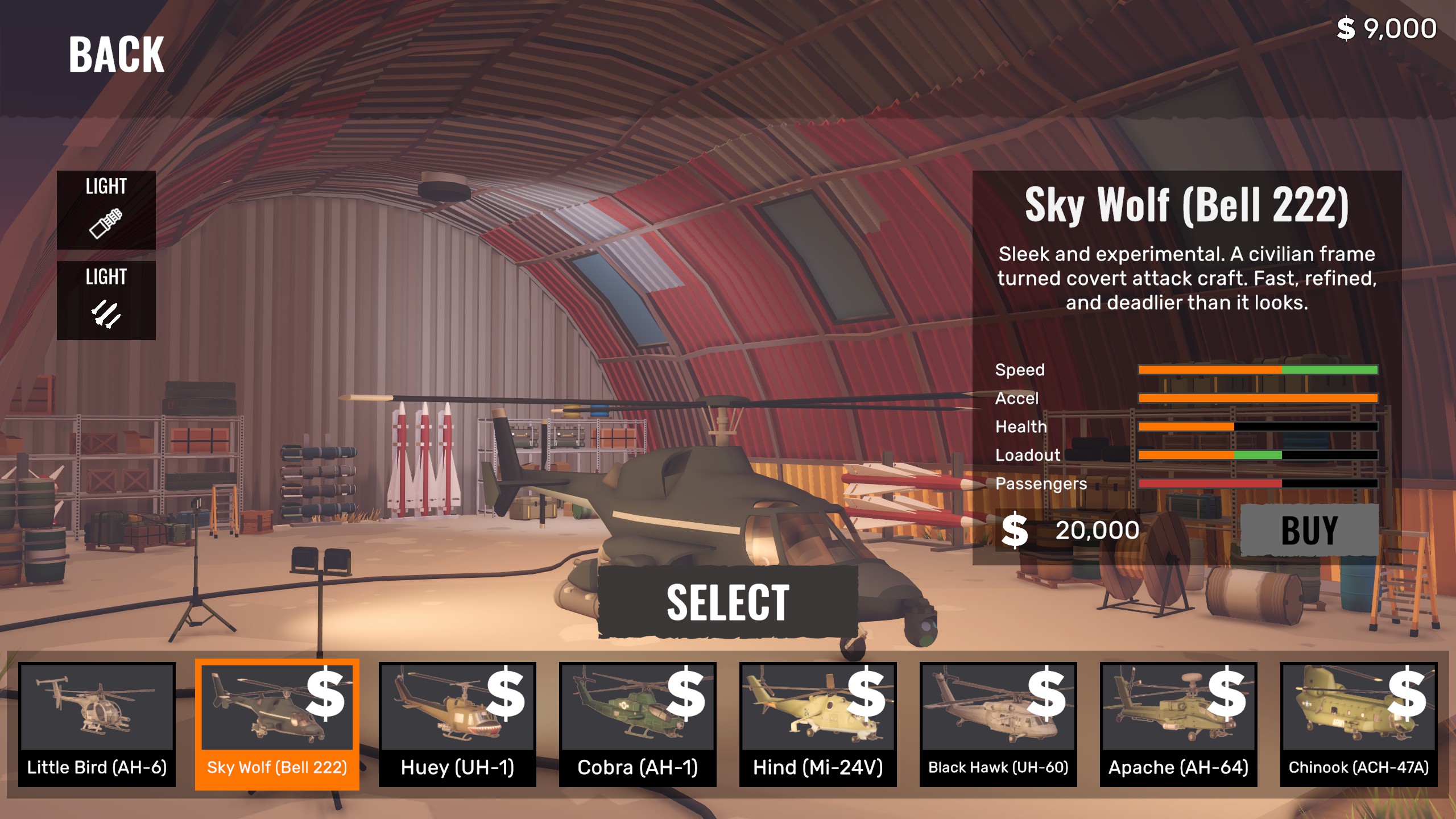Choose the Apache (AH-64) helicopter
1456x819 pixels.
(x=1178, y=724)
